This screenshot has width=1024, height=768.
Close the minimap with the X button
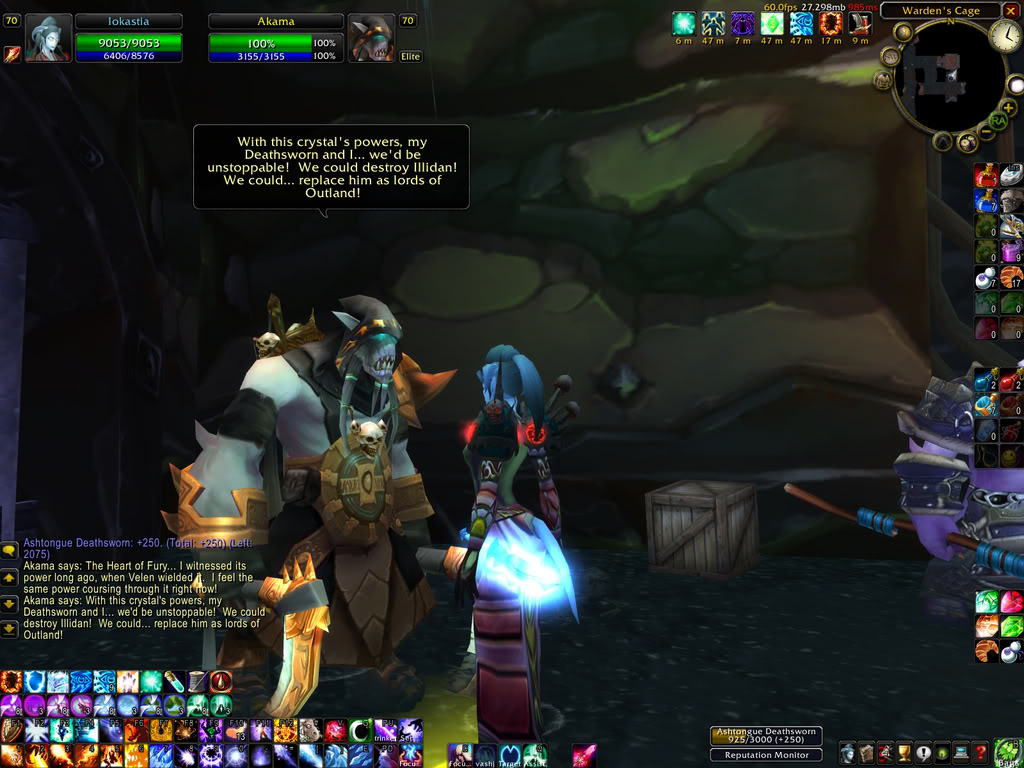(x=1011, y=11)
